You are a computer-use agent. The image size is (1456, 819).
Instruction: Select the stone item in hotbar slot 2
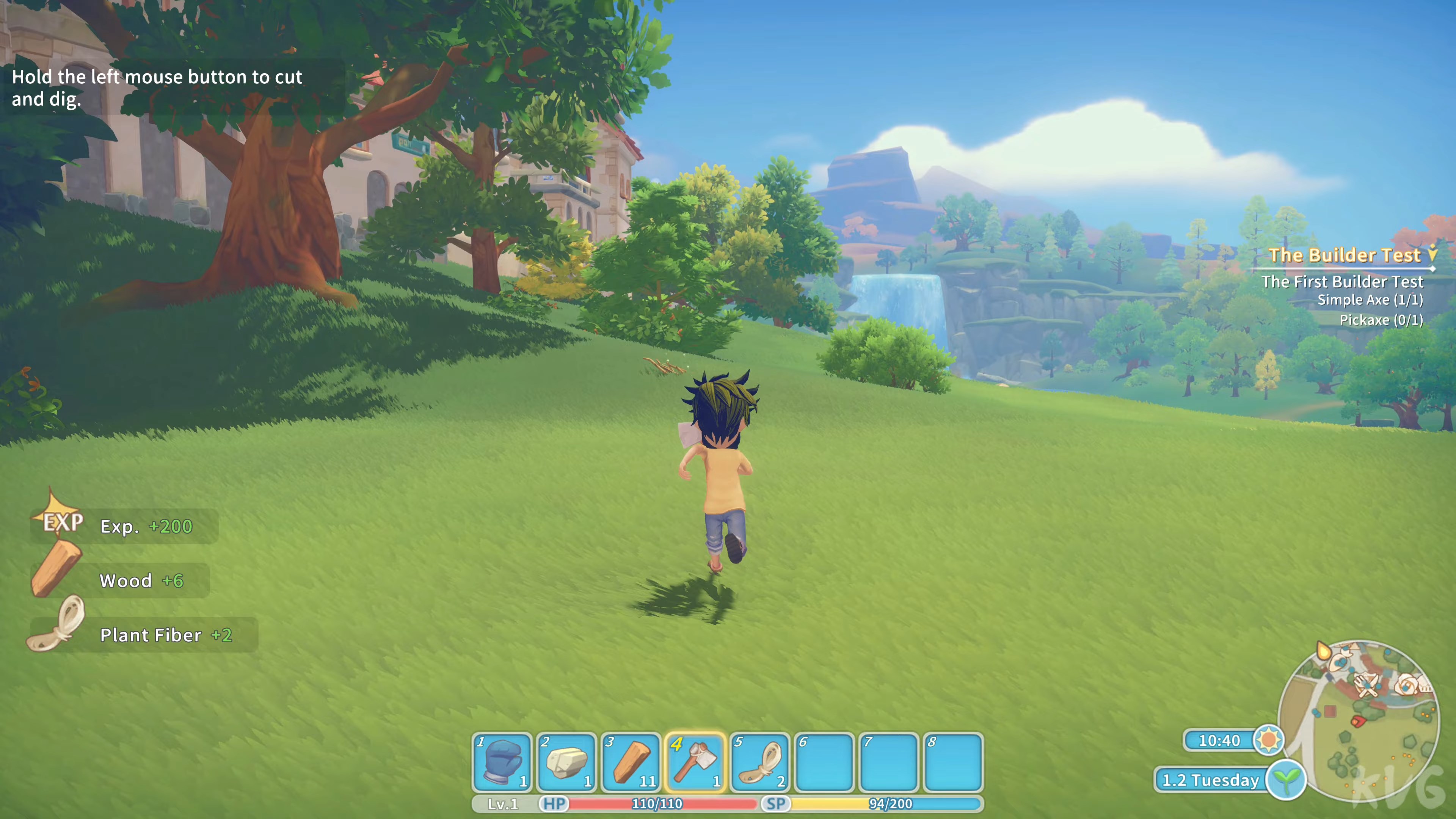pyautogui.click(x=567, y=763)
